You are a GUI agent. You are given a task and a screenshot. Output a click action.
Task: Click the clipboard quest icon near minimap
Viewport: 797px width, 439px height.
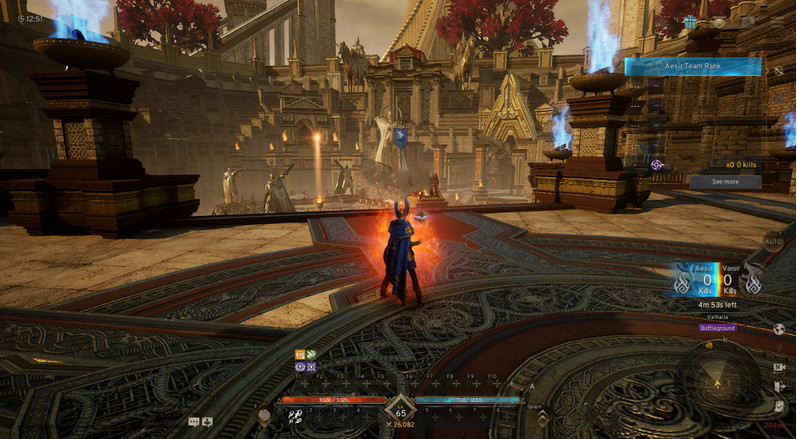[779, 405]
